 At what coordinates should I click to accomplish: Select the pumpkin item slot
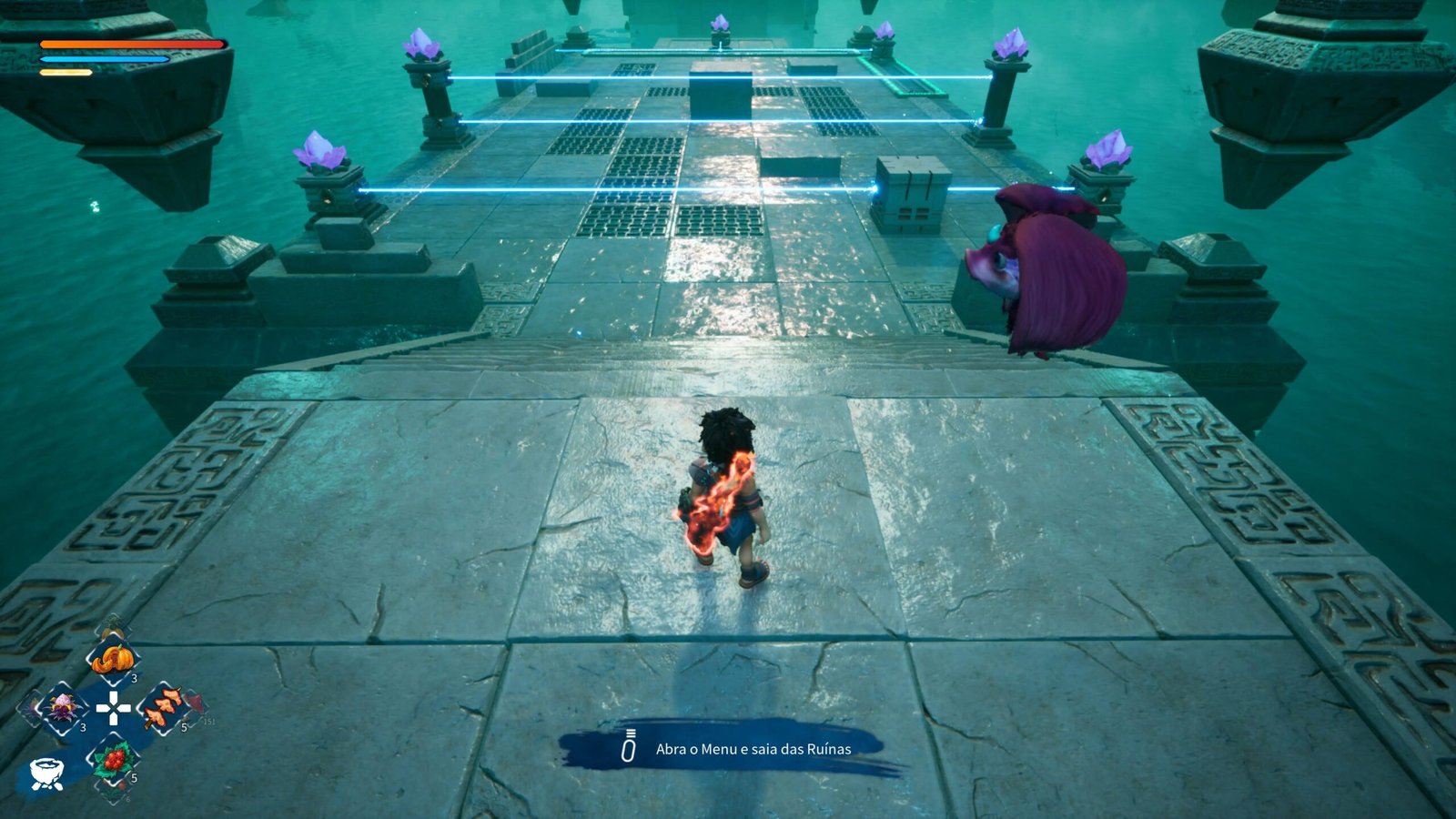click(x=112, y=658)
